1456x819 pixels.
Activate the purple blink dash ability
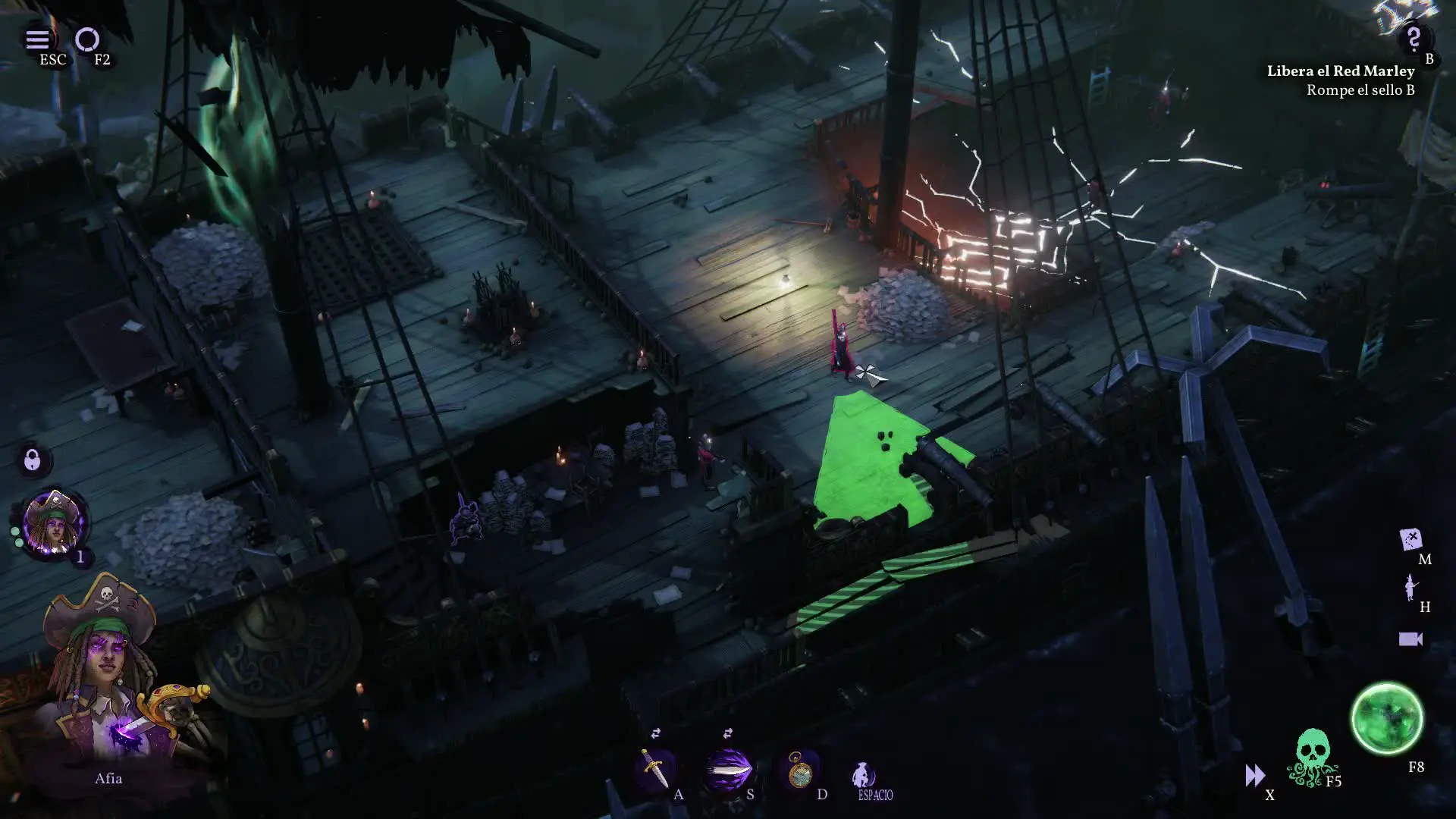coord(727,770)
